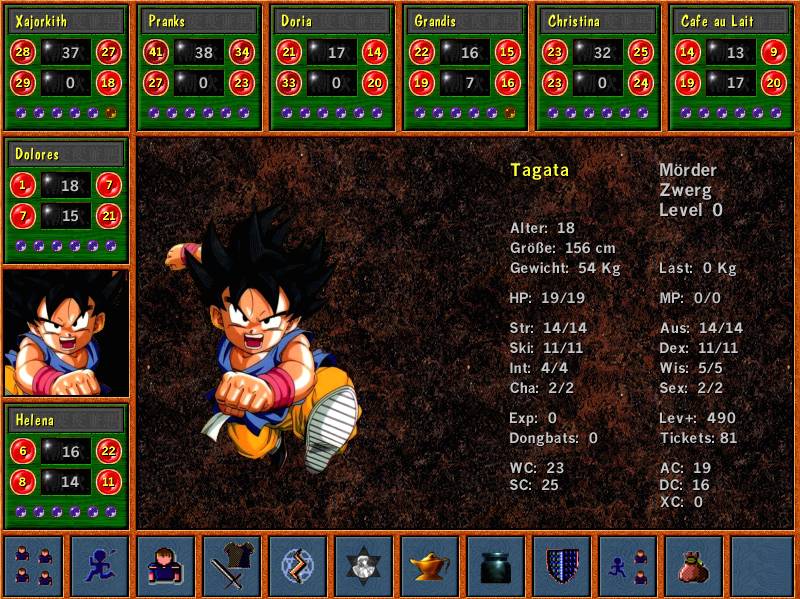Click the running blue figure icon
Screen dimensions: 800x599
[x=100, y=566]
